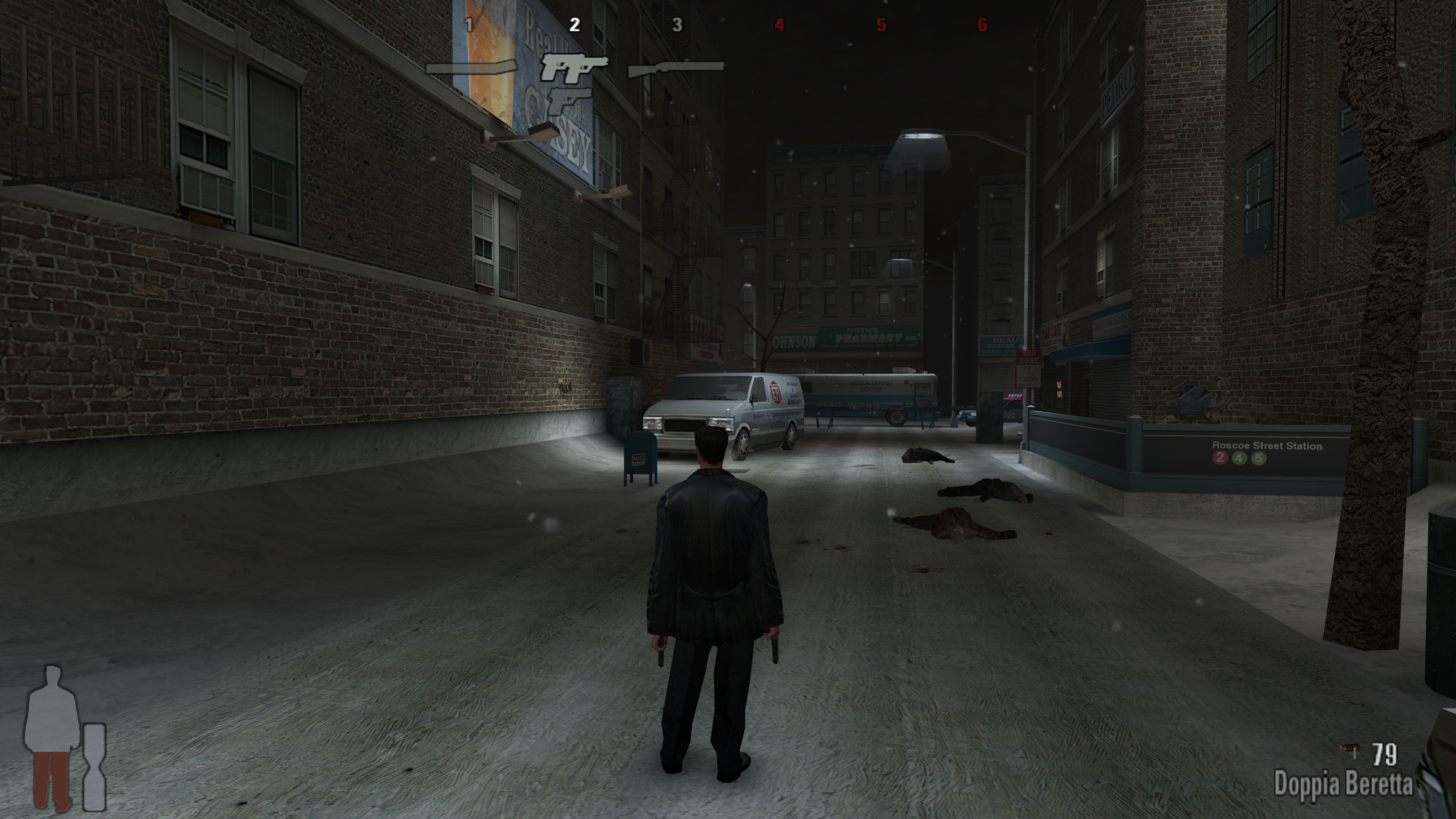
Task: Pick the red weapon slot number 6
Action: pyautogui.click(x=982, y=25)
